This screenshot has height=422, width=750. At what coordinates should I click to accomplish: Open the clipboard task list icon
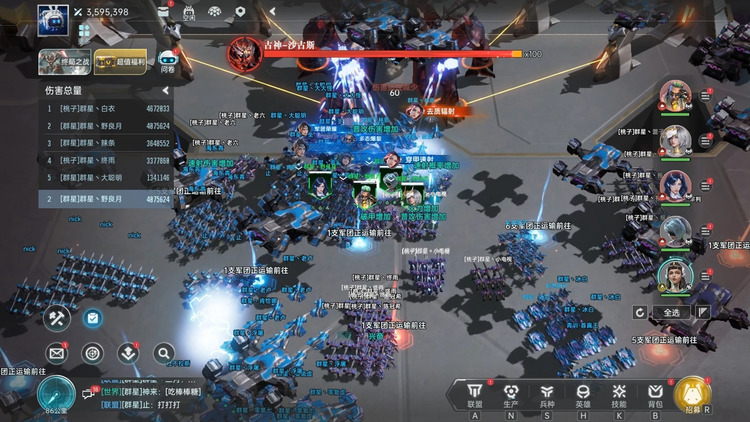point(92,318)
